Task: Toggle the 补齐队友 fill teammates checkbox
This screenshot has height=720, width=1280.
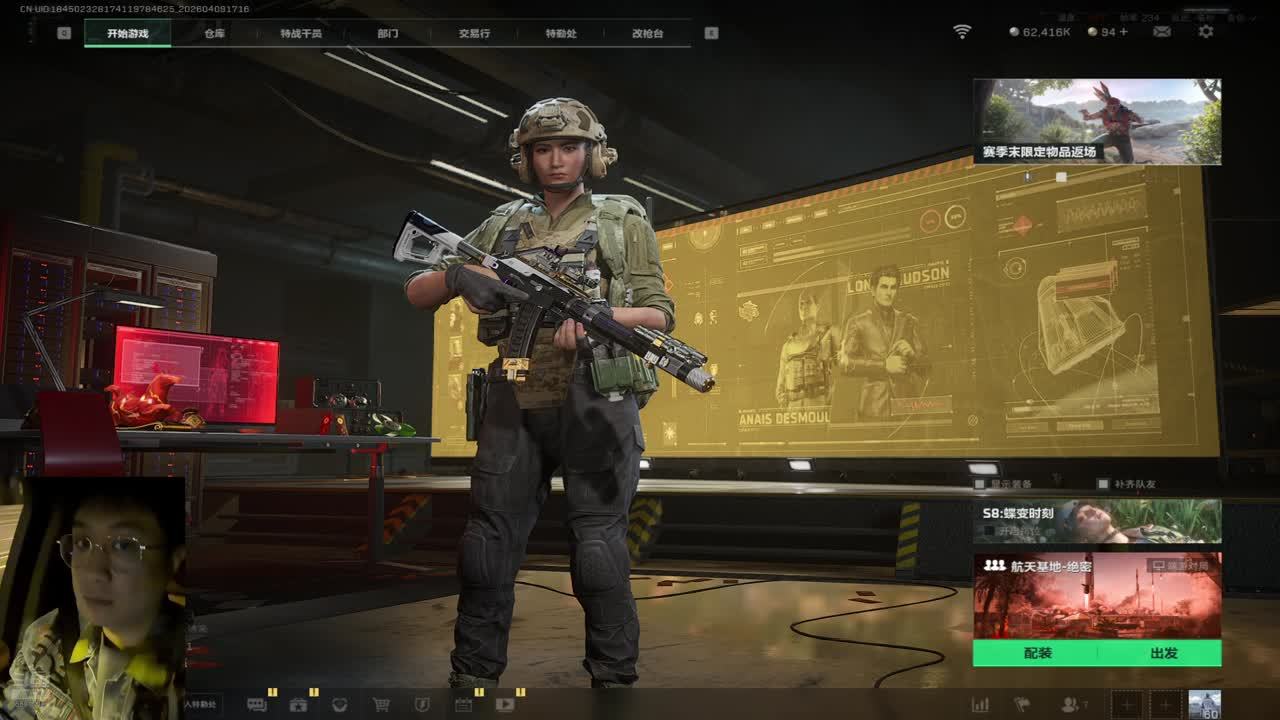Action: point(1103,484)
